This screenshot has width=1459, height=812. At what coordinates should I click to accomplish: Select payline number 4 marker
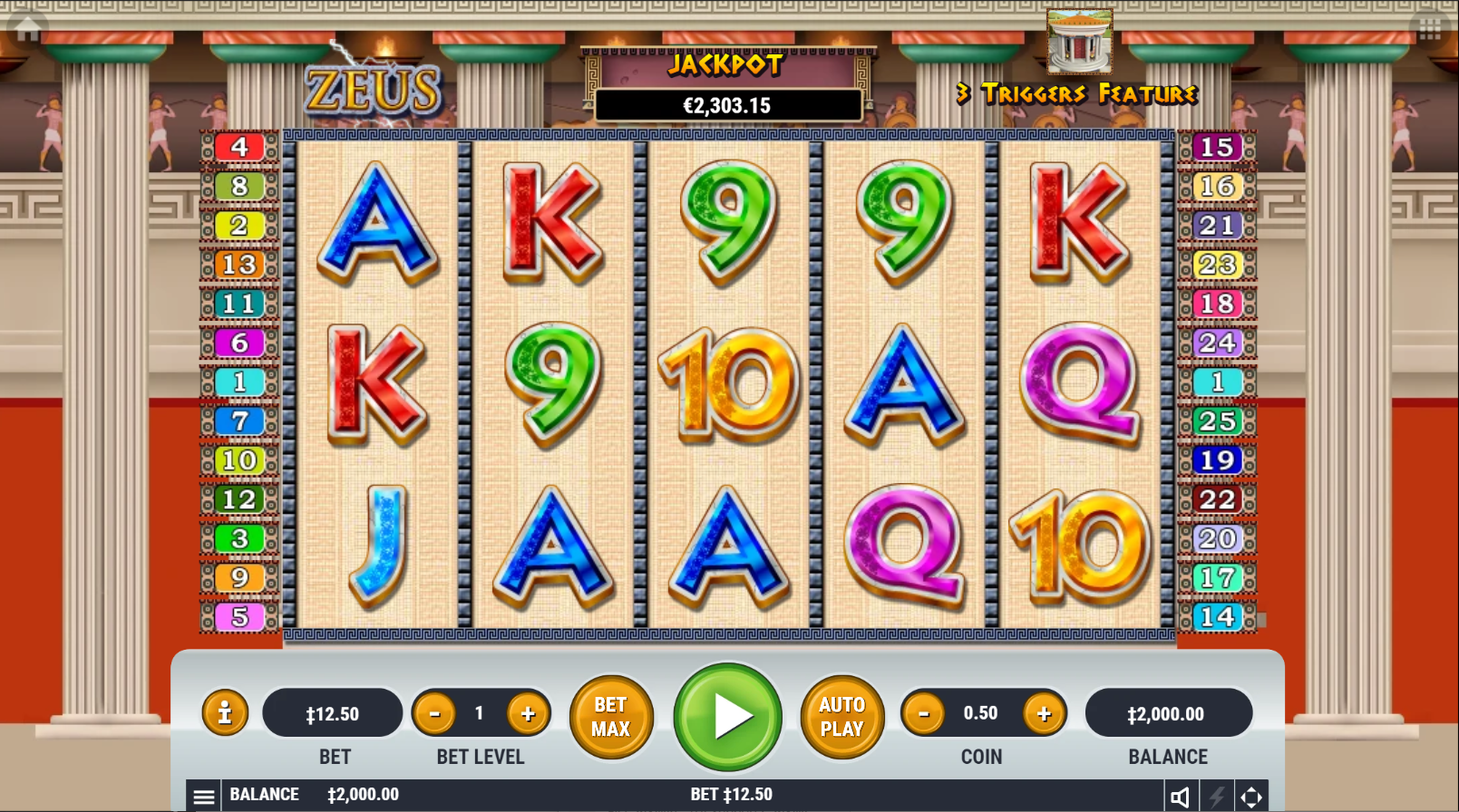239,147
